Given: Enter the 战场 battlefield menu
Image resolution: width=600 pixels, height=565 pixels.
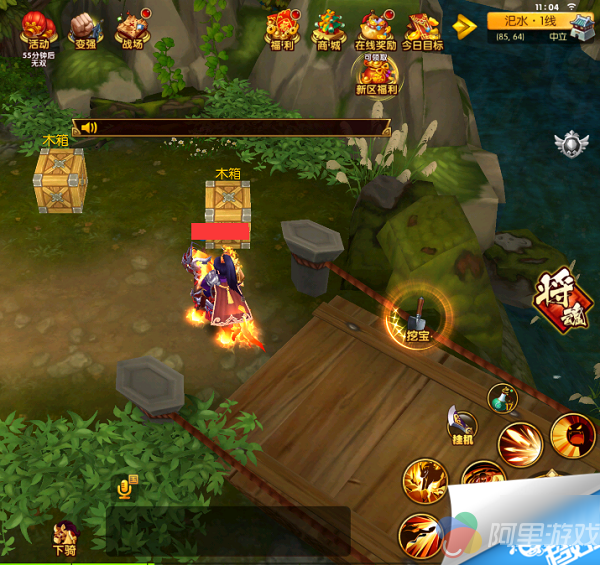Looking at the screenshot, I should [x=132, y=29].
